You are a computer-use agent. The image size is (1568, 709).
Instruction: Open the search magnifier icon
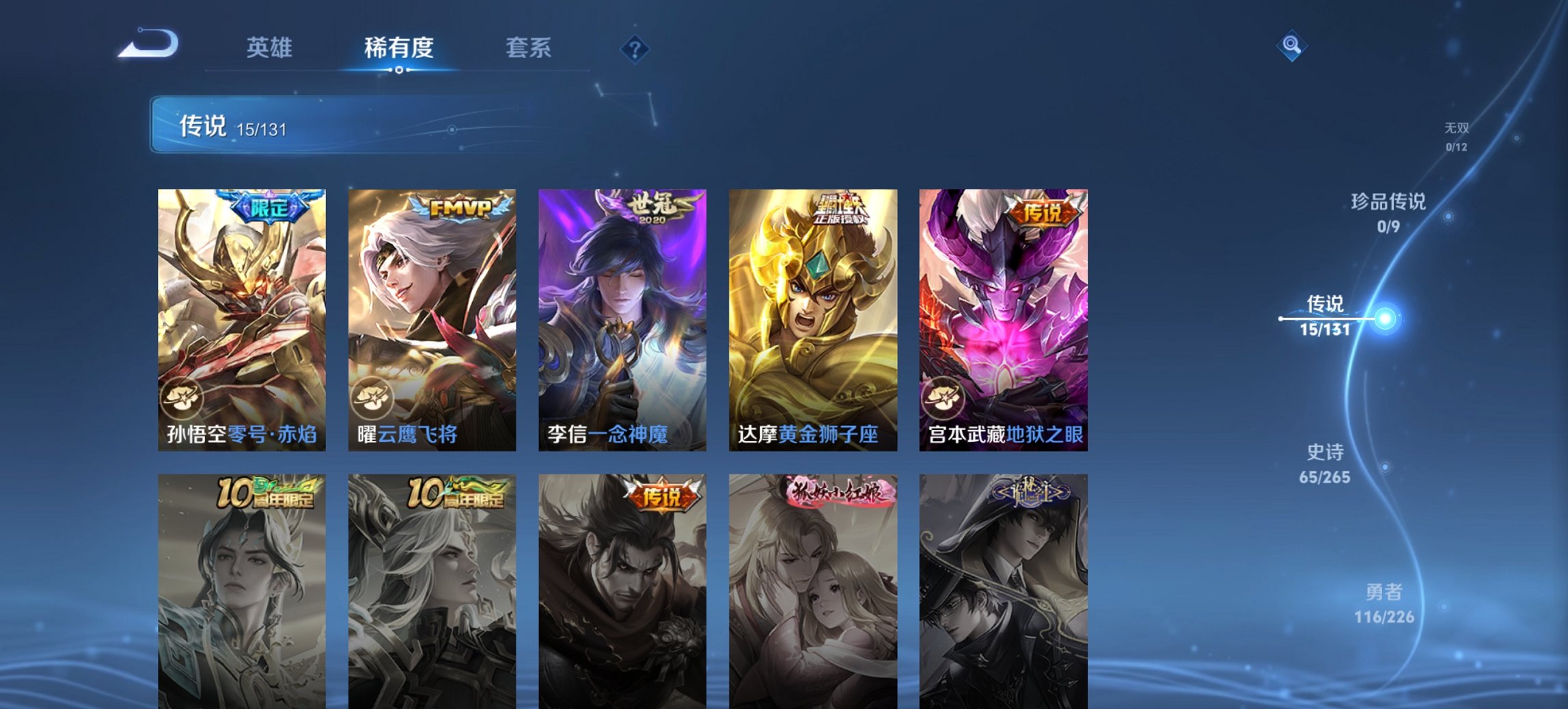1292,46
